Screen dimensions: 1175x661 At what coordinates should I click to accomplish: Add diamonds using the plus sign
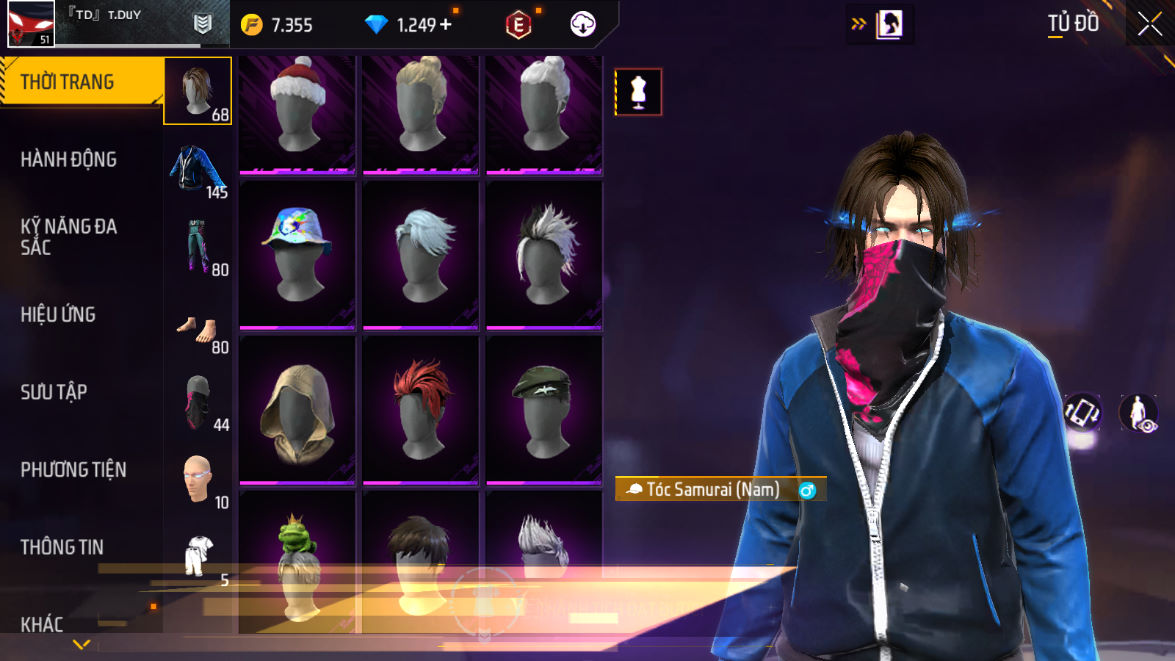445,25
